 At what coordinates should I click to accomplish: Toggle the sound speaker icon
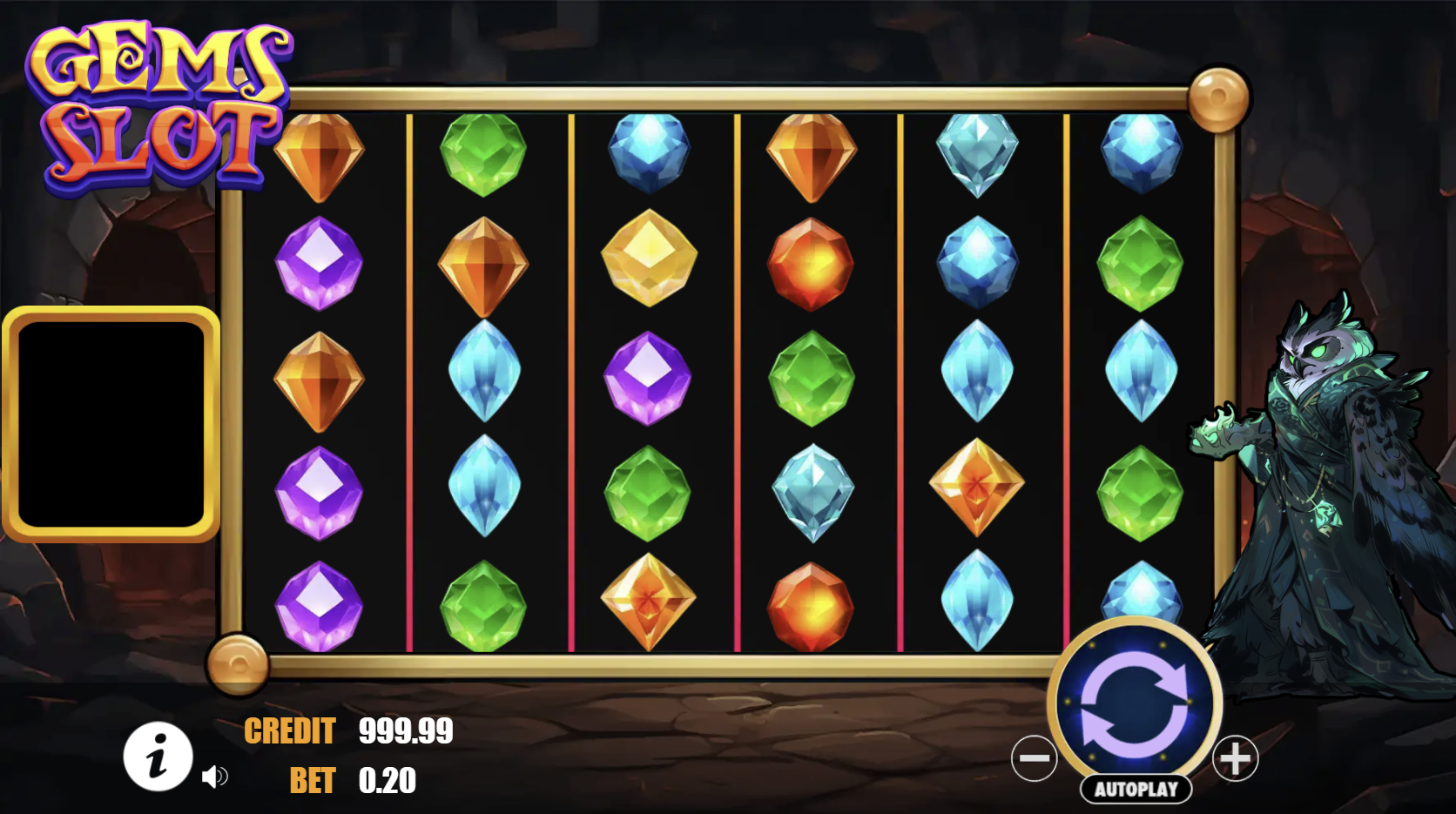[214, 776]
